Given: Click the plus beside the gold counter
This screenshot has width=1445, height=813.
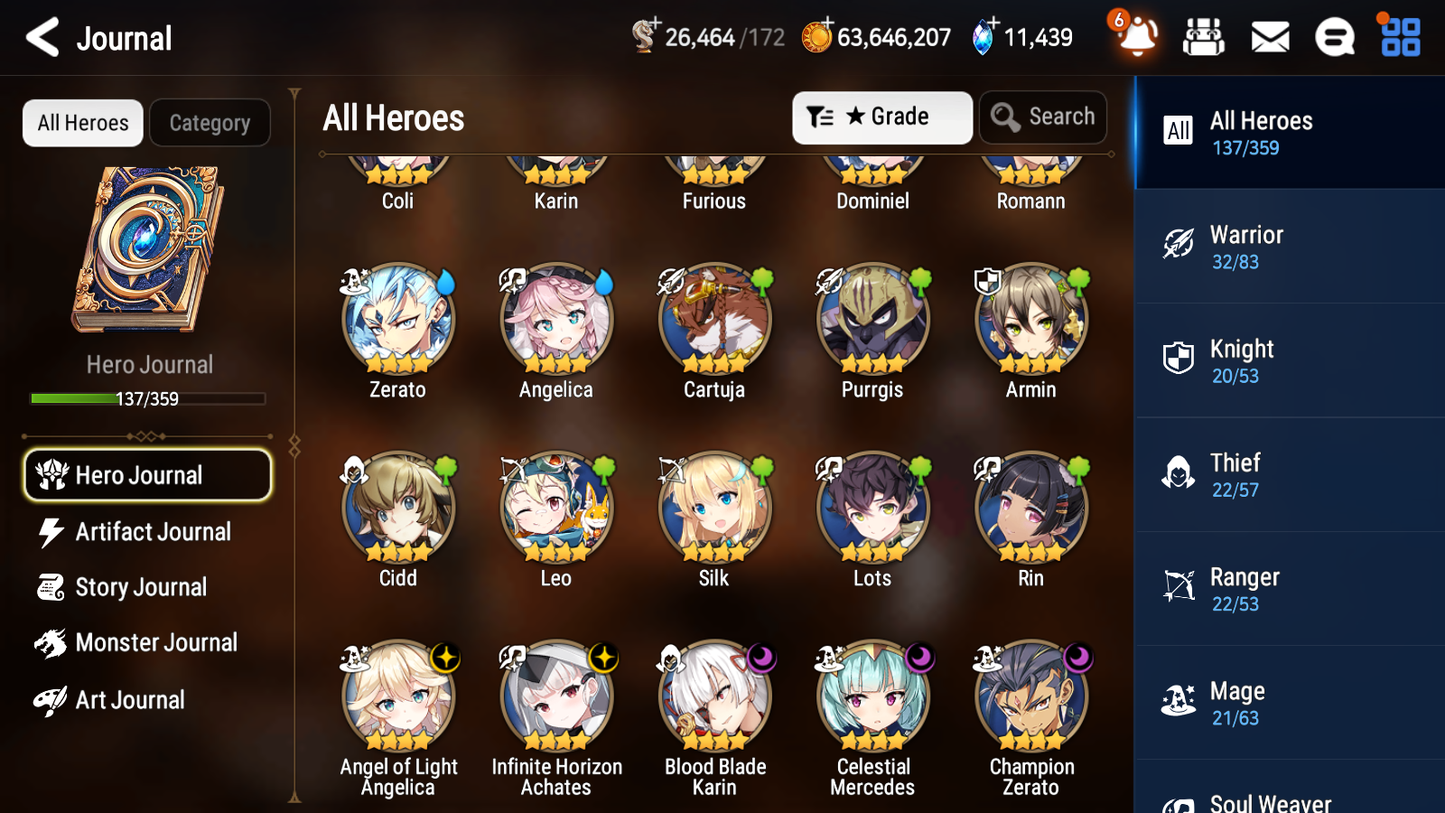Looking at the screenshot, I should (826, 22).
